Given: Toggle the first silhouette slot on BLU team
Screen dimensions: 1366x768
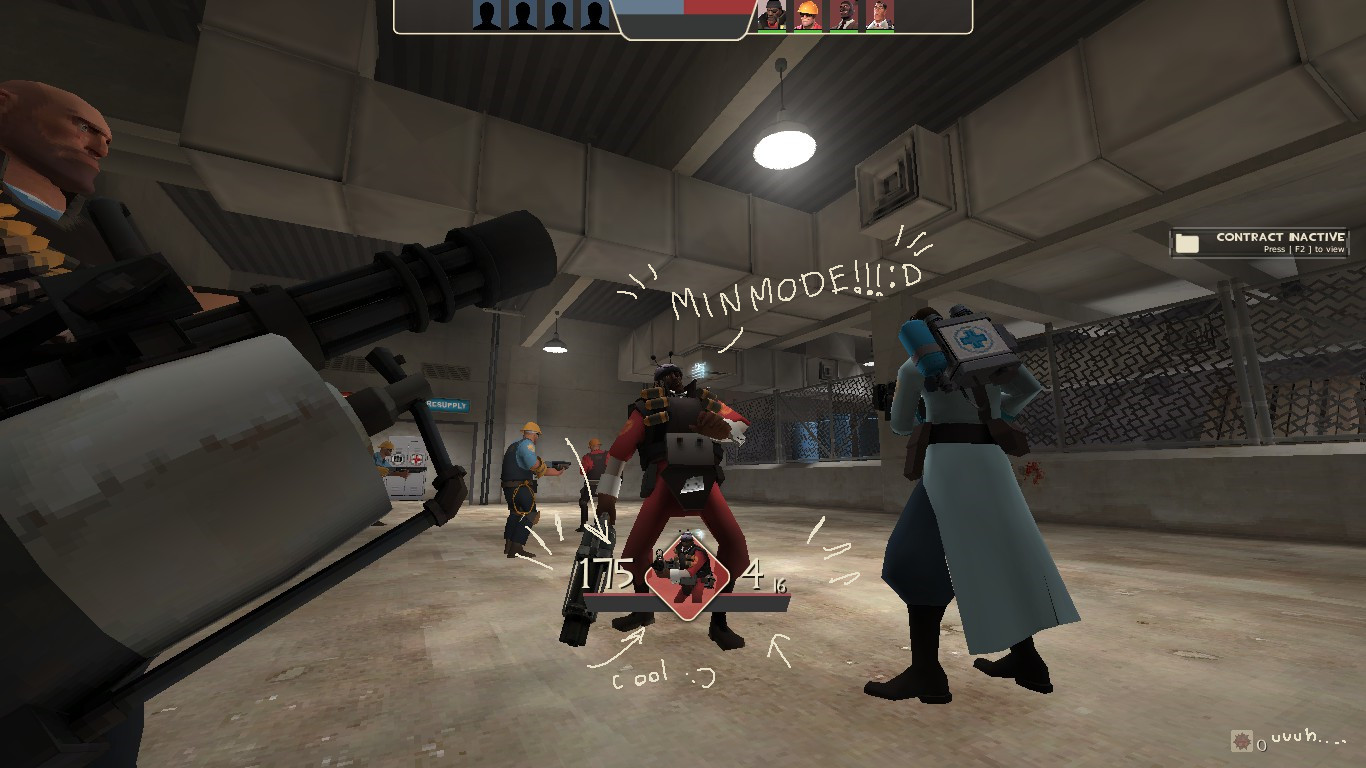Looking at the screenshot, I should click(487, 15).
